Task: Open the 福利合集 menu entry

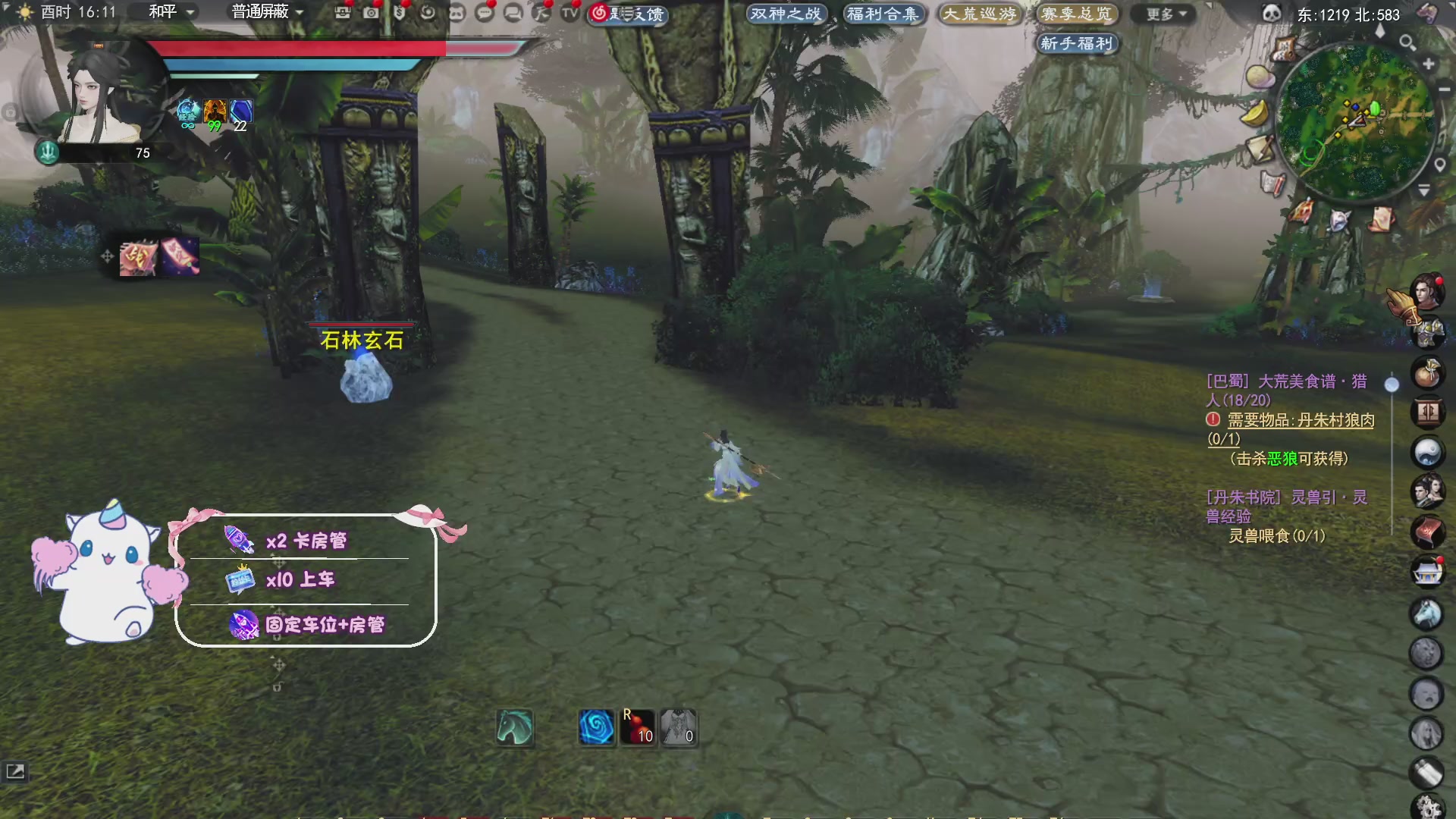Action: 883,14
